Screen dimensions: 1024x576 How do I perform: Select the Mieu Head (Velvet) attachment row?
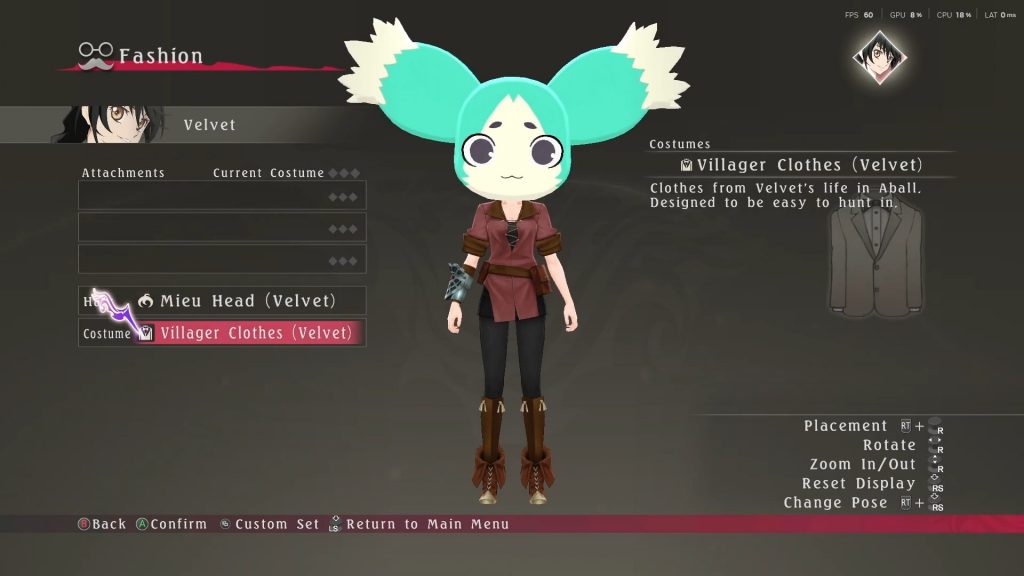(x=222, y=301)
